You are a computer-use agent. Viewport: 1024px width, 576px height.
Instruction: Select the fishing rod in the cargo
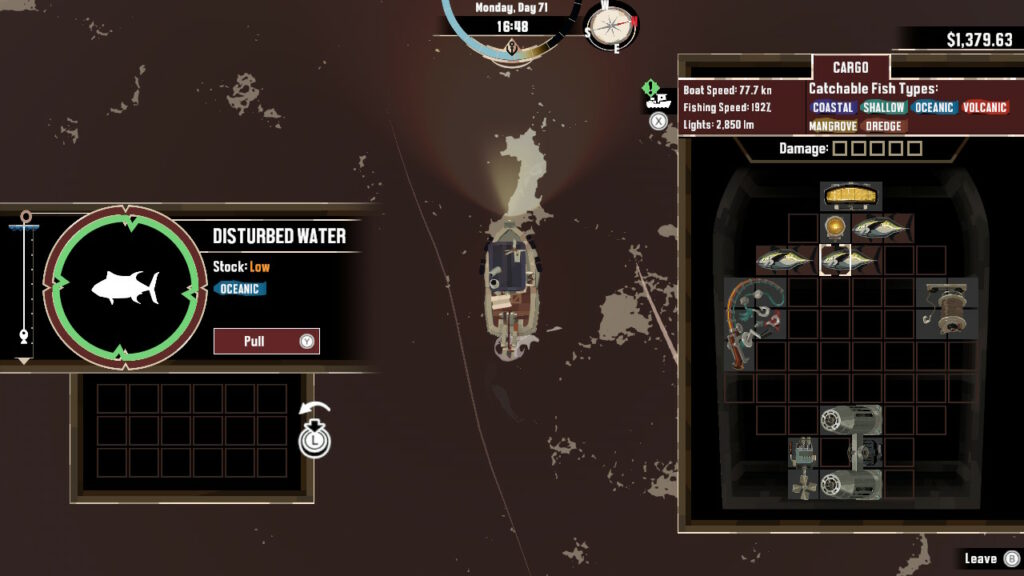point(755,322)
